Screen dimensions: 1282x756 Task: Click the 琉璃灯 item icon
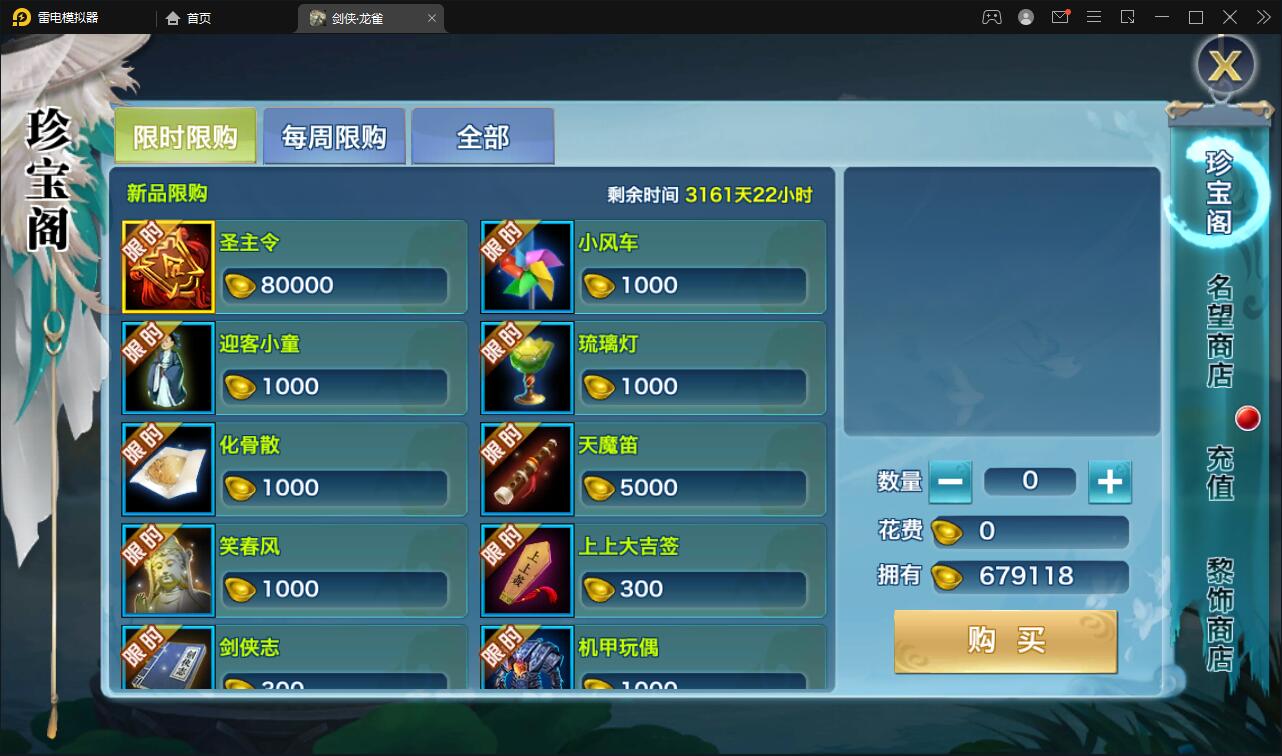527,368
